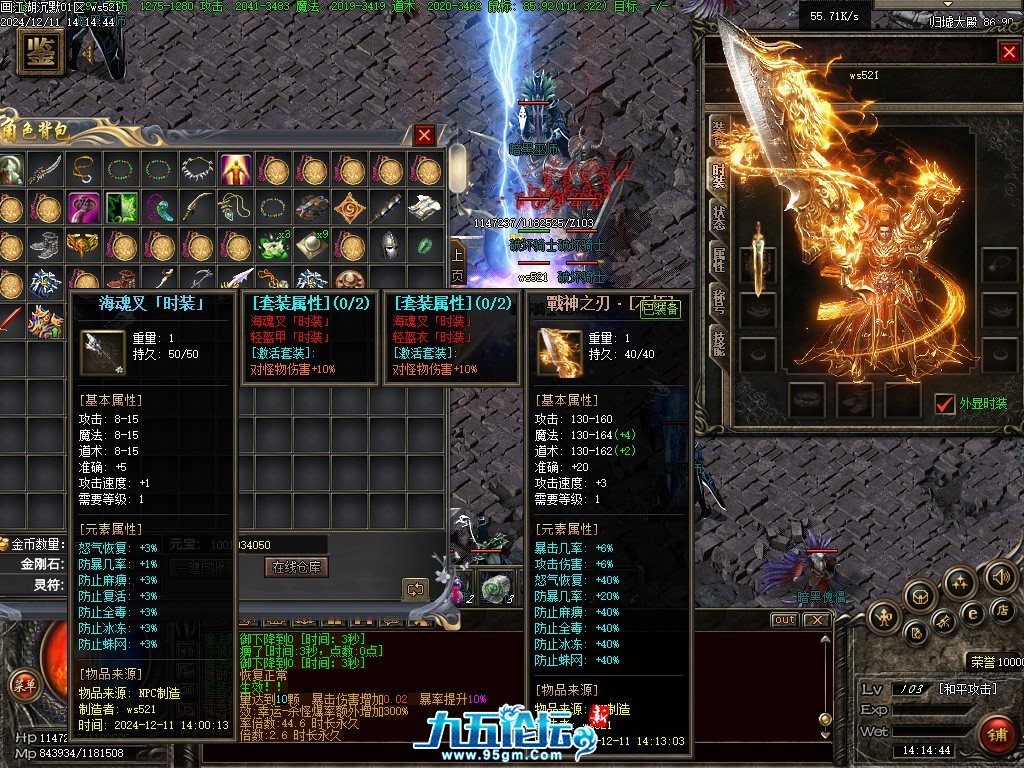Click the round 'e' button
The image size is (1024, 768).
pyautogui.click(x=971, y=613)
